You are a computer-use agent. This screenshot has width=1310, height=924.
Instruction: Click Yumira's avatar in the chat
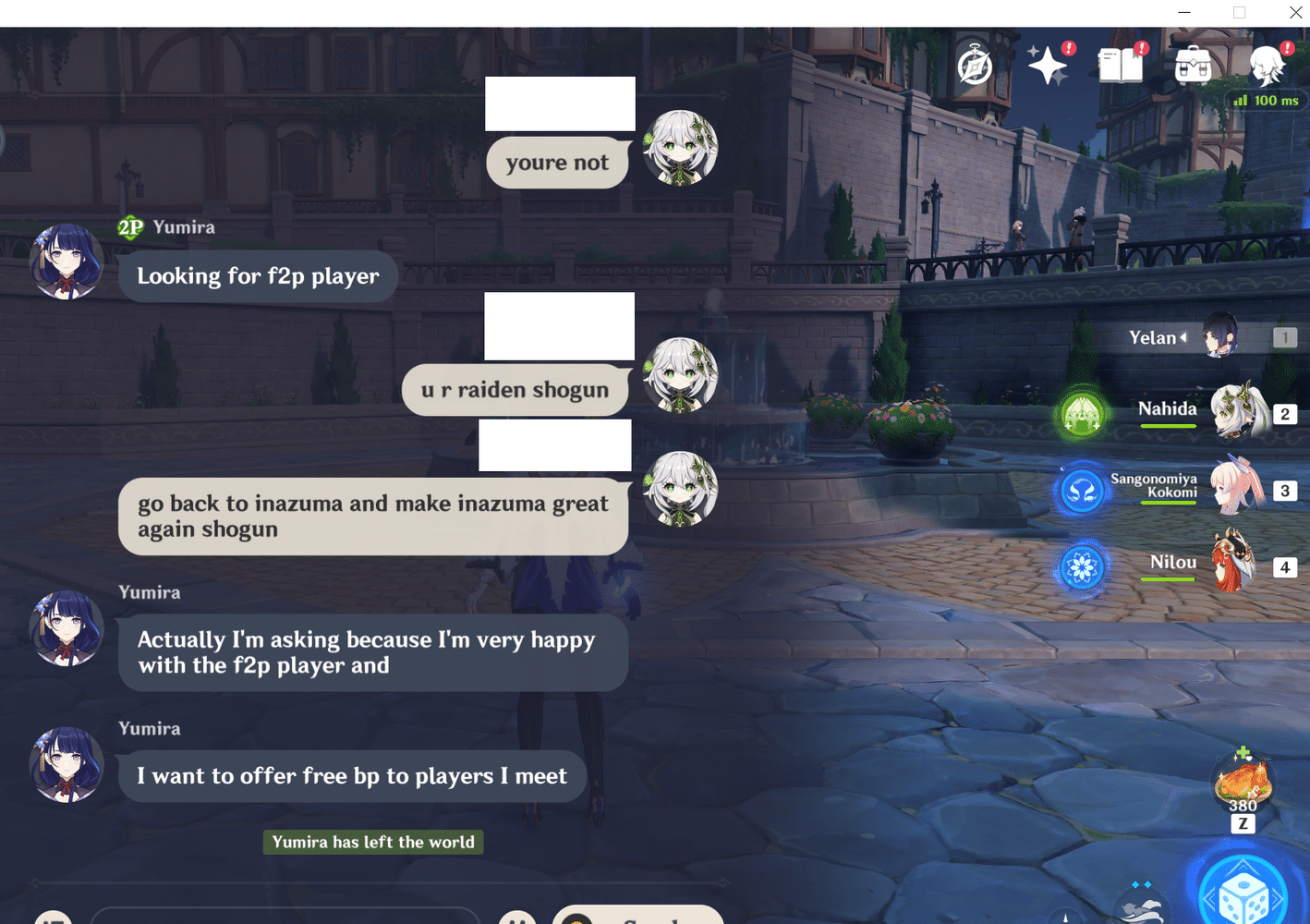pyautogui.click(x=67, y=261)
